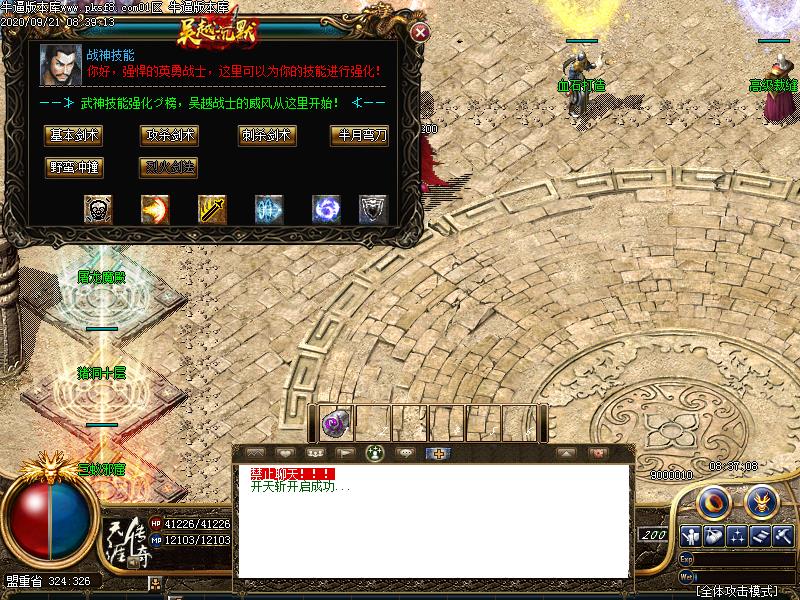This screenshot has width=800, height=600.
Task: Select the skull skill icon
Action: pos(98,209)
